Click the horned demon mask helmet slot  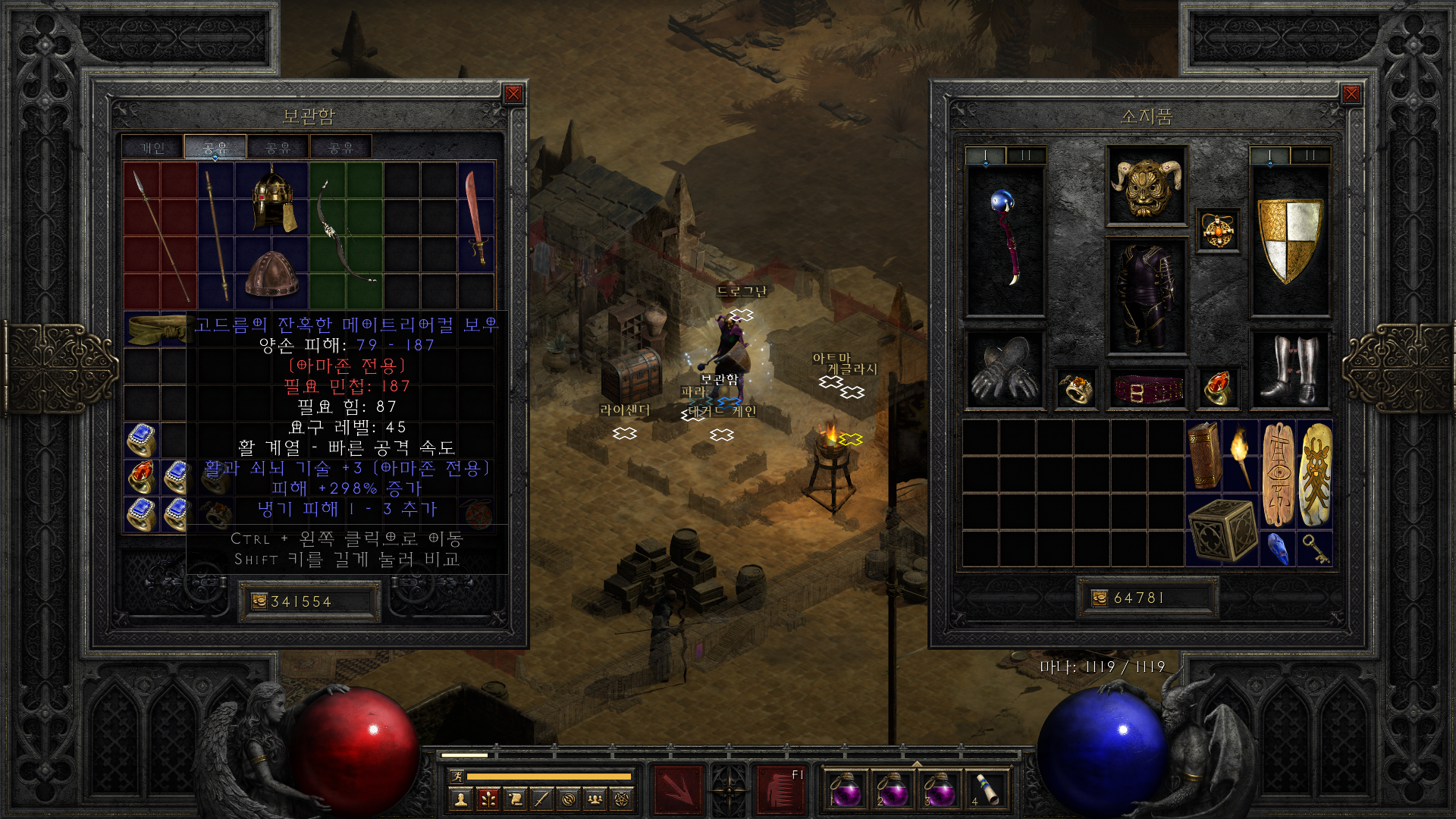click(1146, 185)
